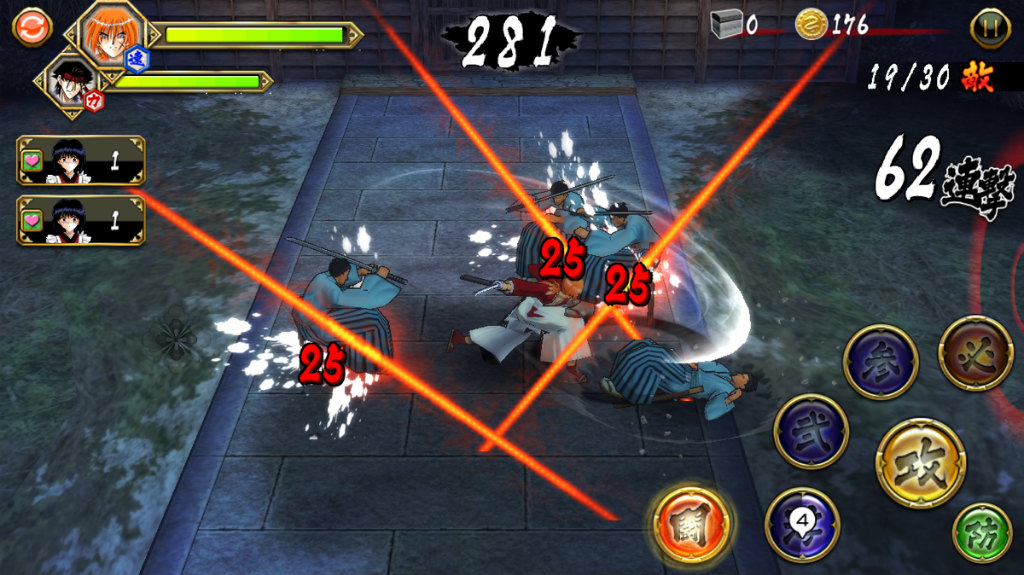Tap the orange character swap button
1024x575 pixels.
31,27
